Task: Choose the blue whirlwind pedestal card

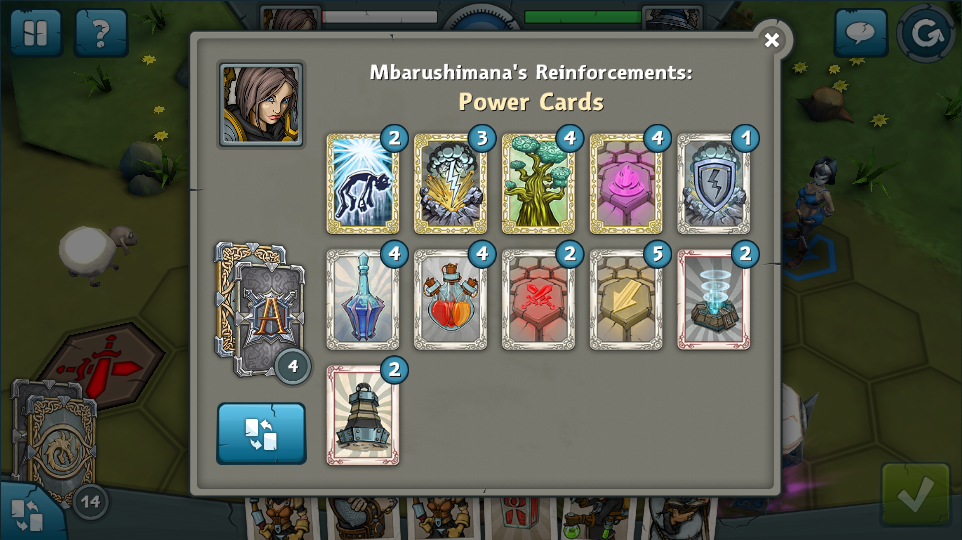Action: [x=713, y=300]
